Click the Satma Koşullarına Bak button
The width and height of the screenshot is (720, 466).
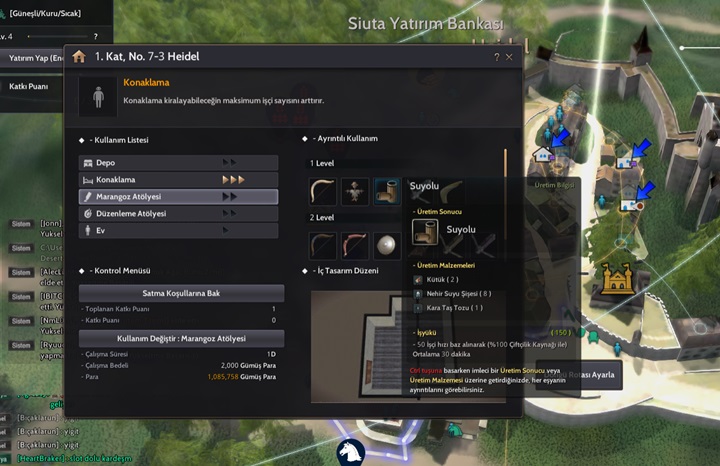click(x=181, y=292)
